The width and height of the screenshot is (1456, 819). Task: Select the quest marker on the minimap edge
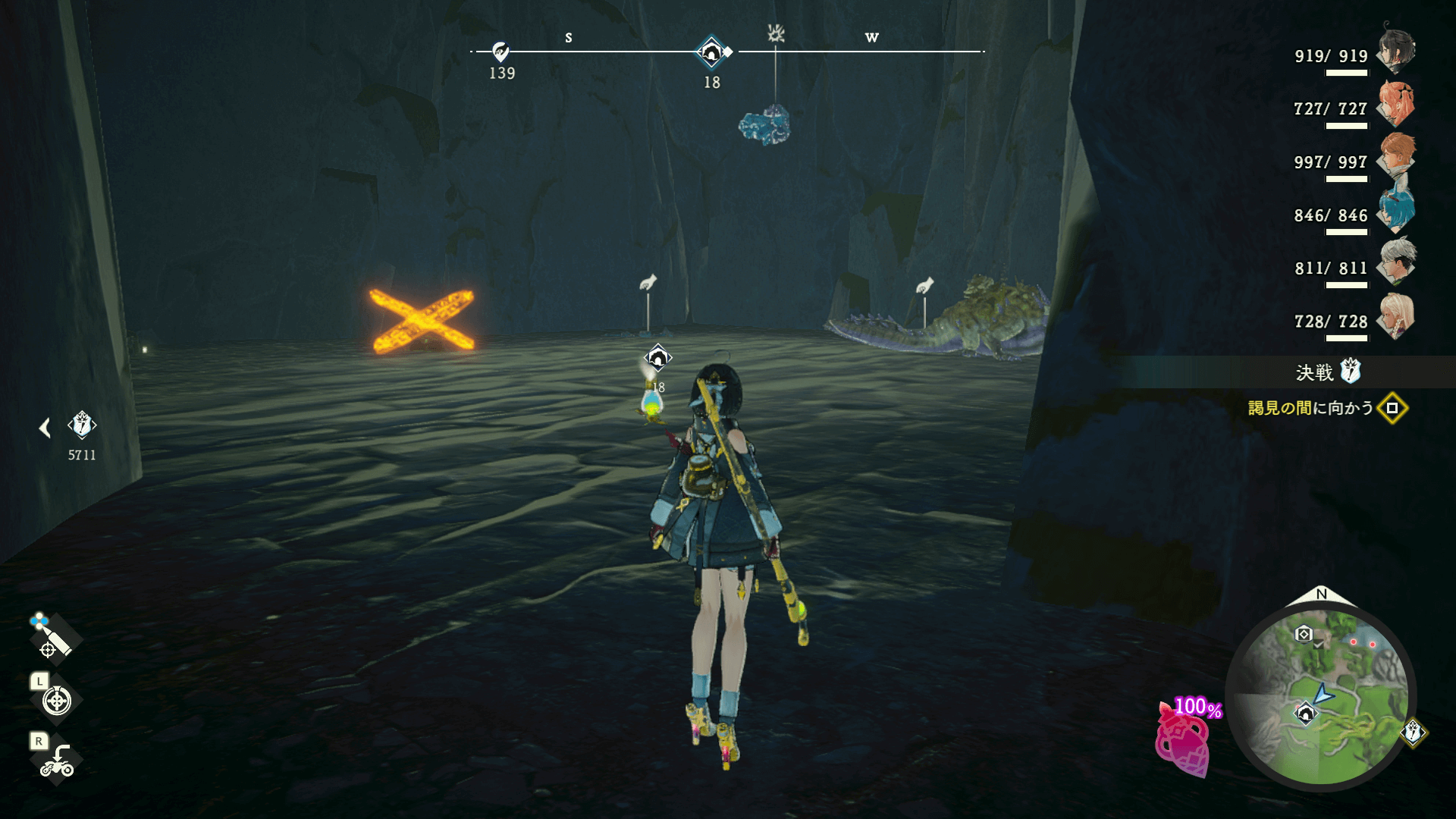(x=1413, y=733)
